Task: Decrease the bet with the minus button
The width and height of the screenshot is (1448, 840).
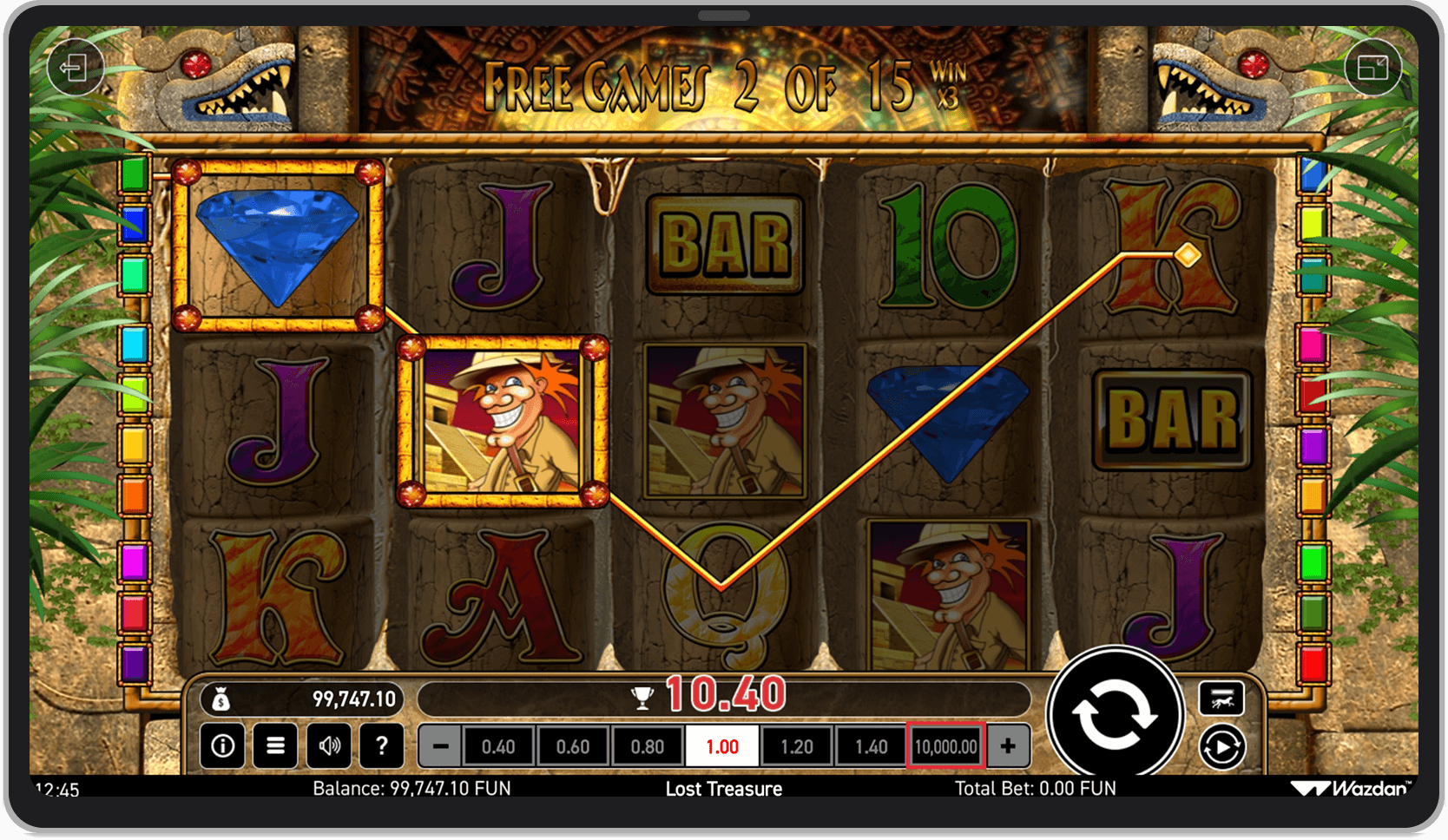Action: click(439, 745)
